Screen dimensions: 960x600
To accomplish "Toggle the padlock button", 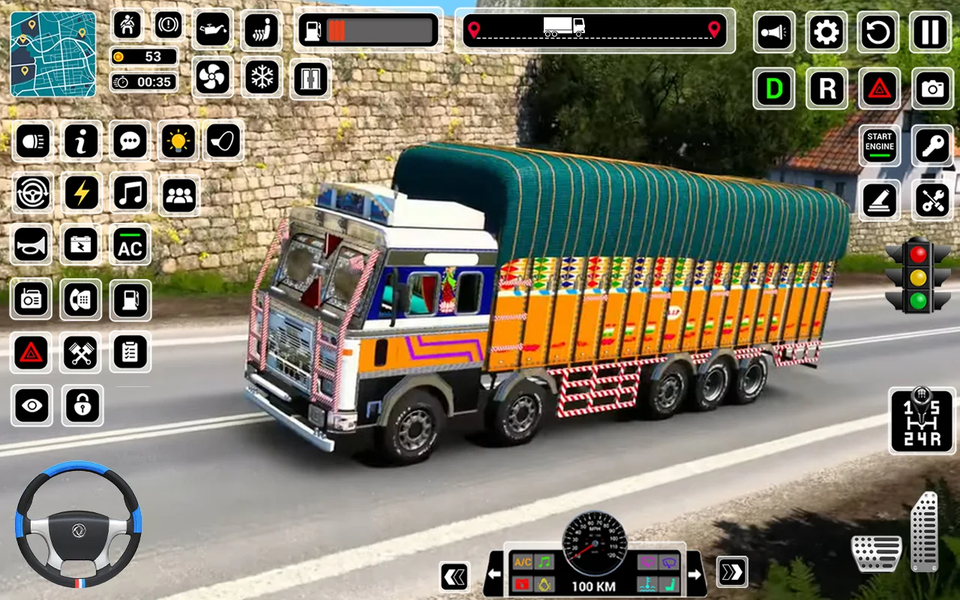I will [82, 405].
